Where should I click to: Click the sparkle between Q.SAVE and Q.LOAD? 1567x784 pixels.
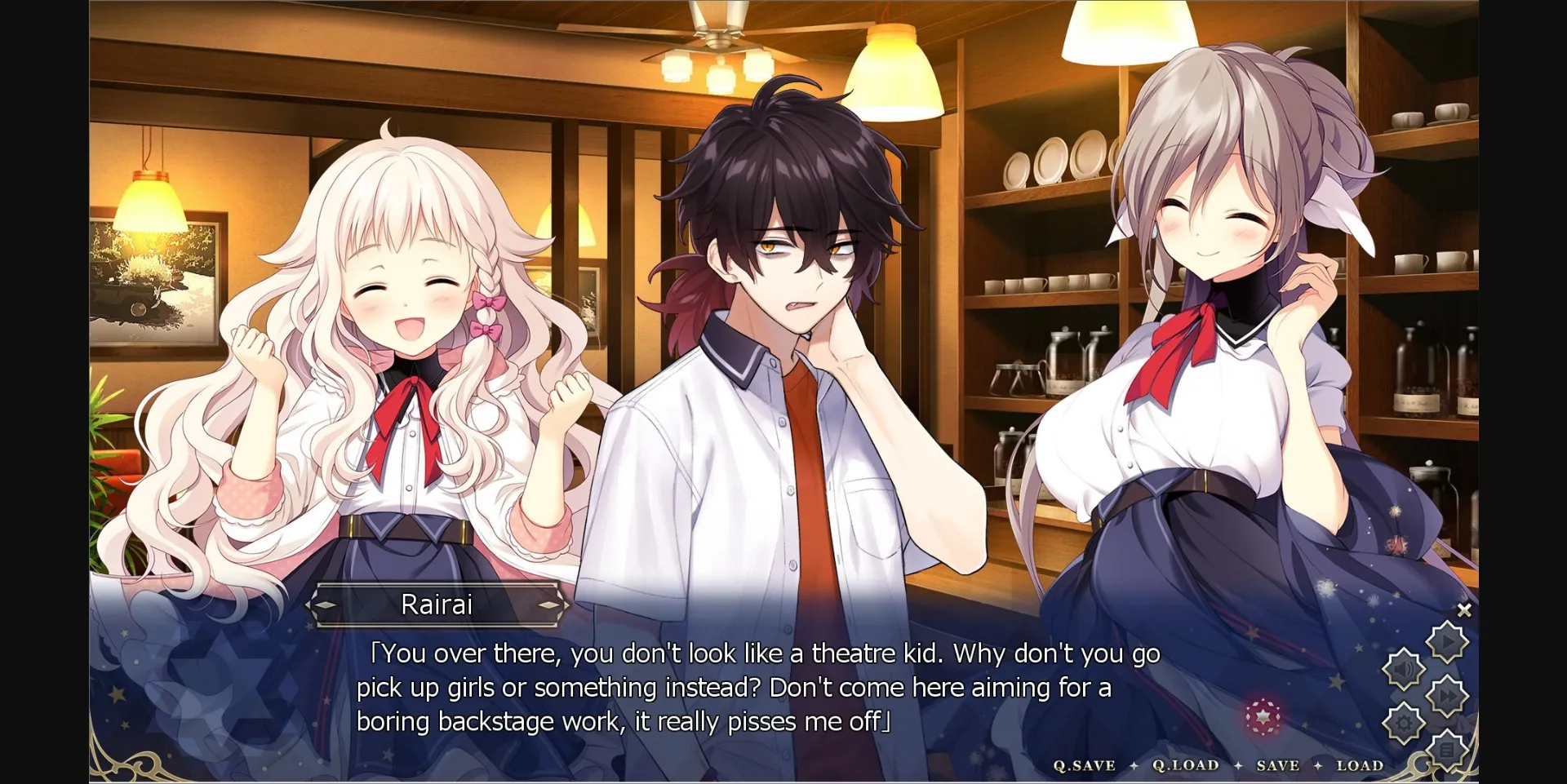click(1134, 765)
